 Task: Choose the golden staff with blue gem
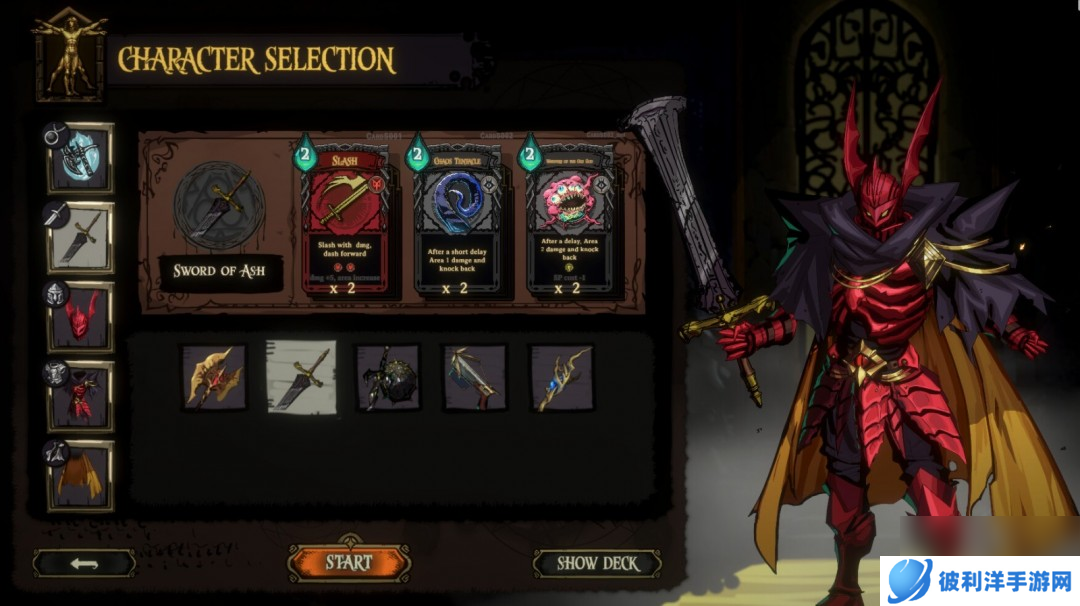[561, 377]
